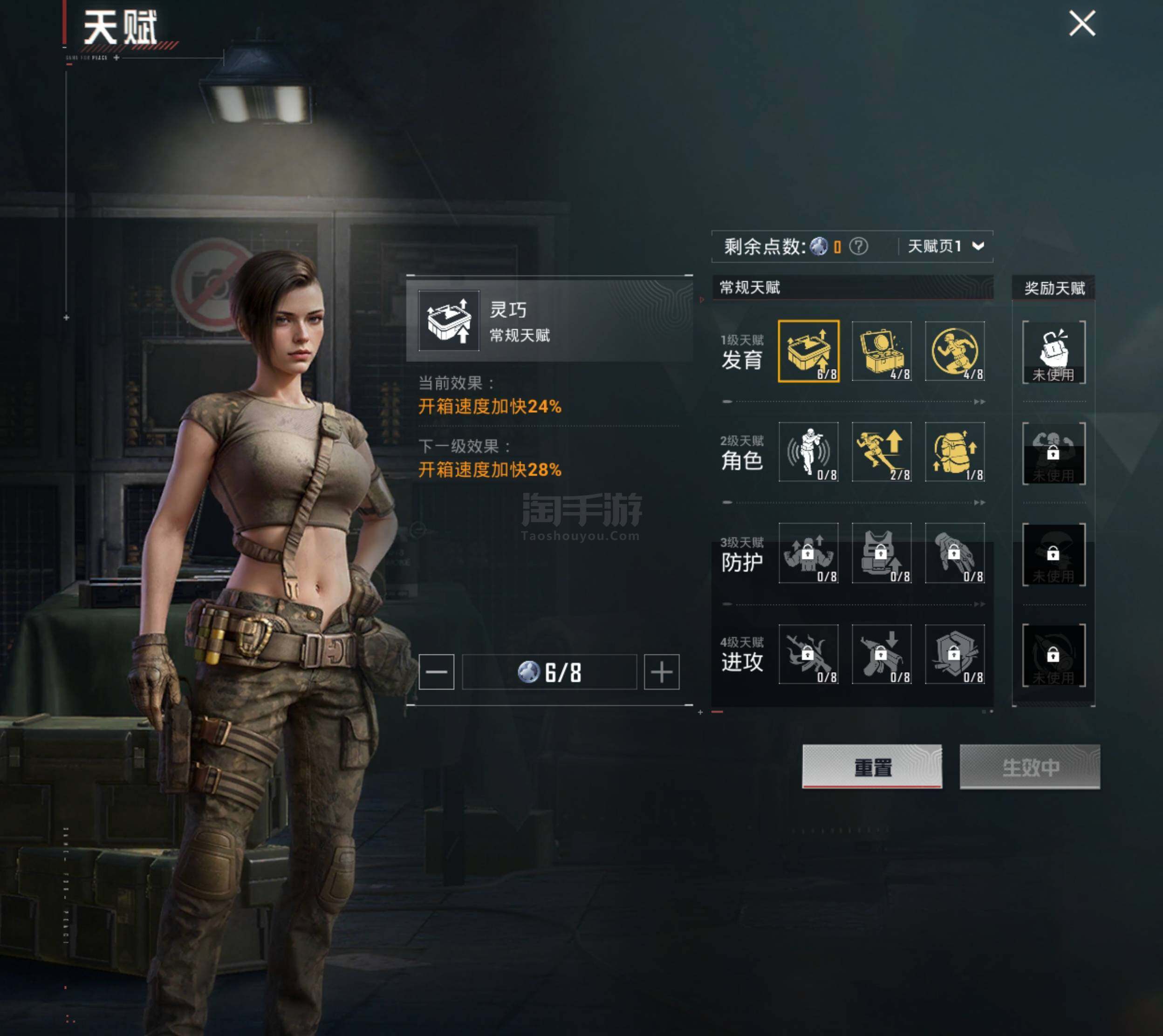1163x1036 pixels.
Task: Pick the sprinting figure with arrow talent
Action: click(881, 451)
